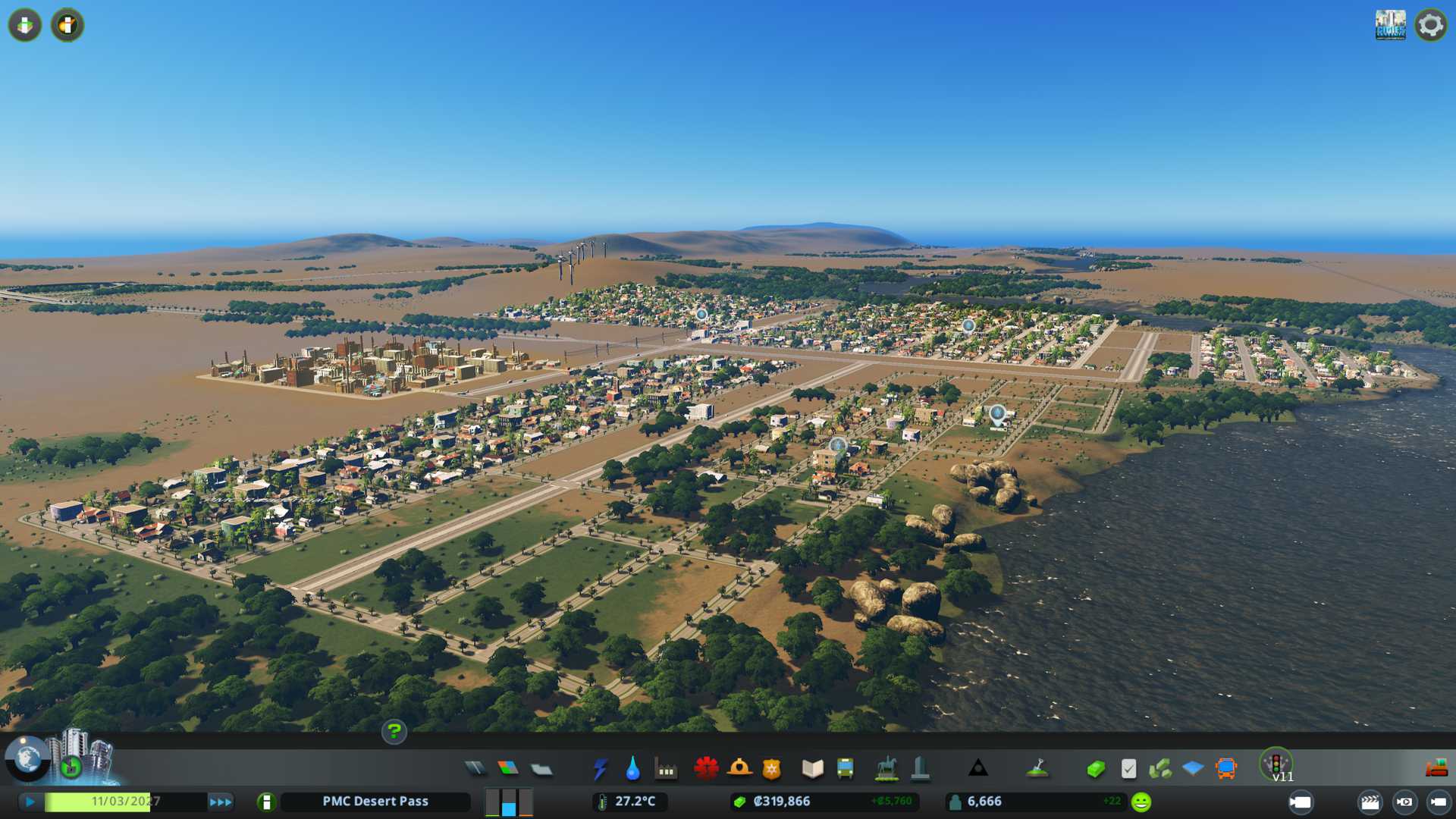Open the Police Department menu
Image resolution: width=1456 pixels, height=819 pixels.
771,769
